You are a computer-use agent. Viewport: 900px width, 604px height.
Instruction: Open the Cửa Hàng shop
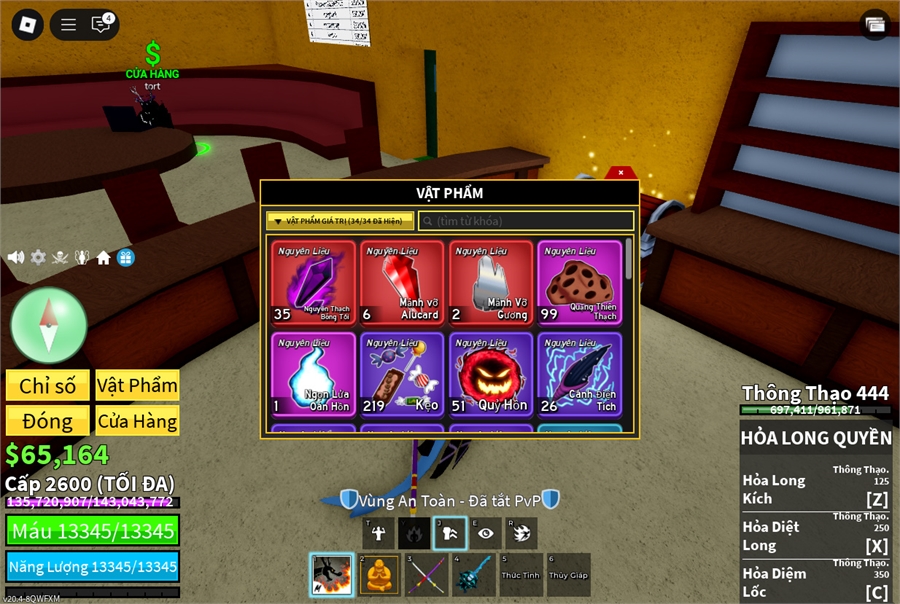click(x=137, y=421)
